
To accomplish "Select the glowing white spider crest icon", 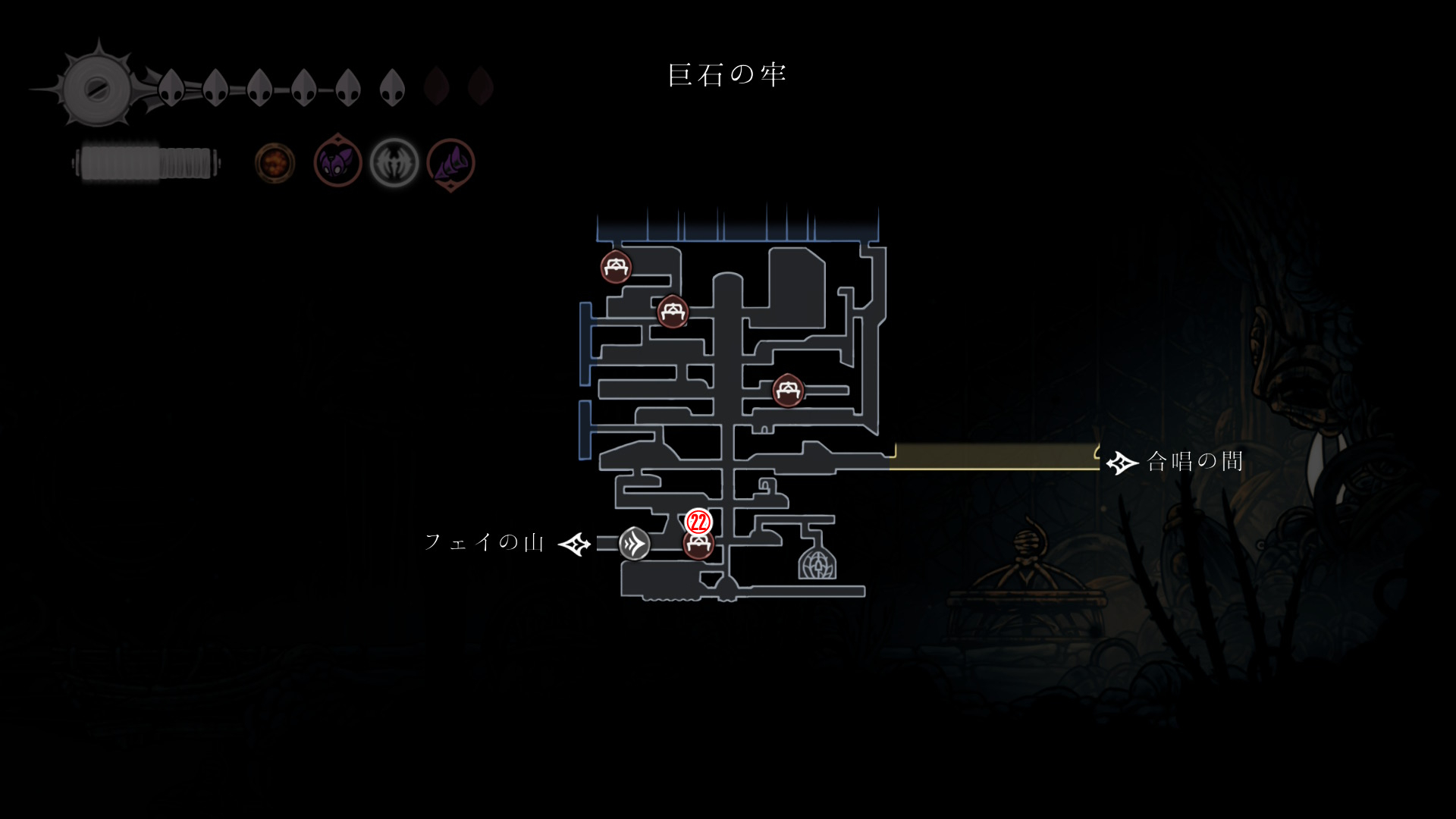I will coord(394,163).
